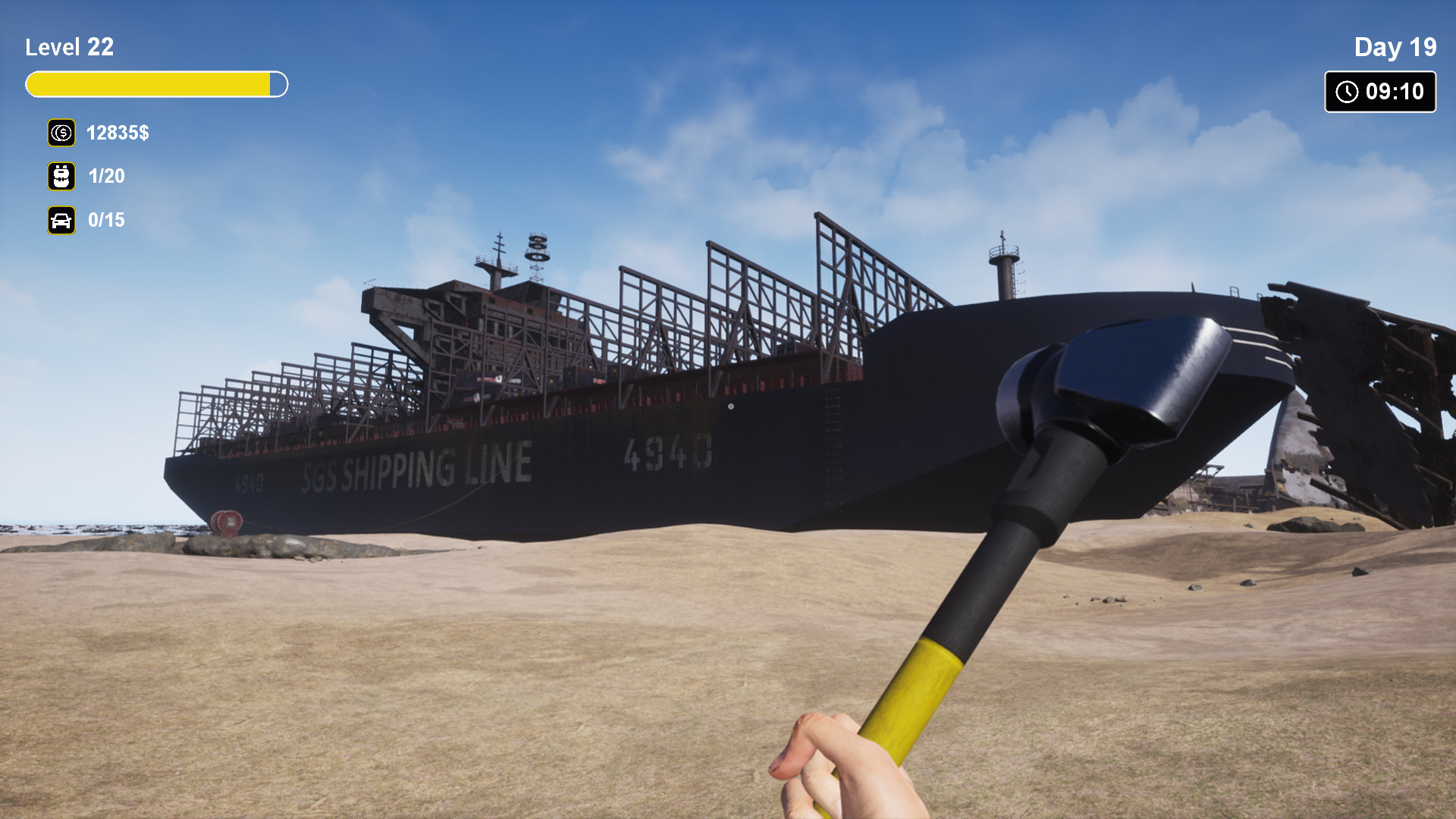Image resolution: width=1456 pixels, height=819 pixels.
Task: Click the 12835$ money counter text
Action: tap(118, 133)
